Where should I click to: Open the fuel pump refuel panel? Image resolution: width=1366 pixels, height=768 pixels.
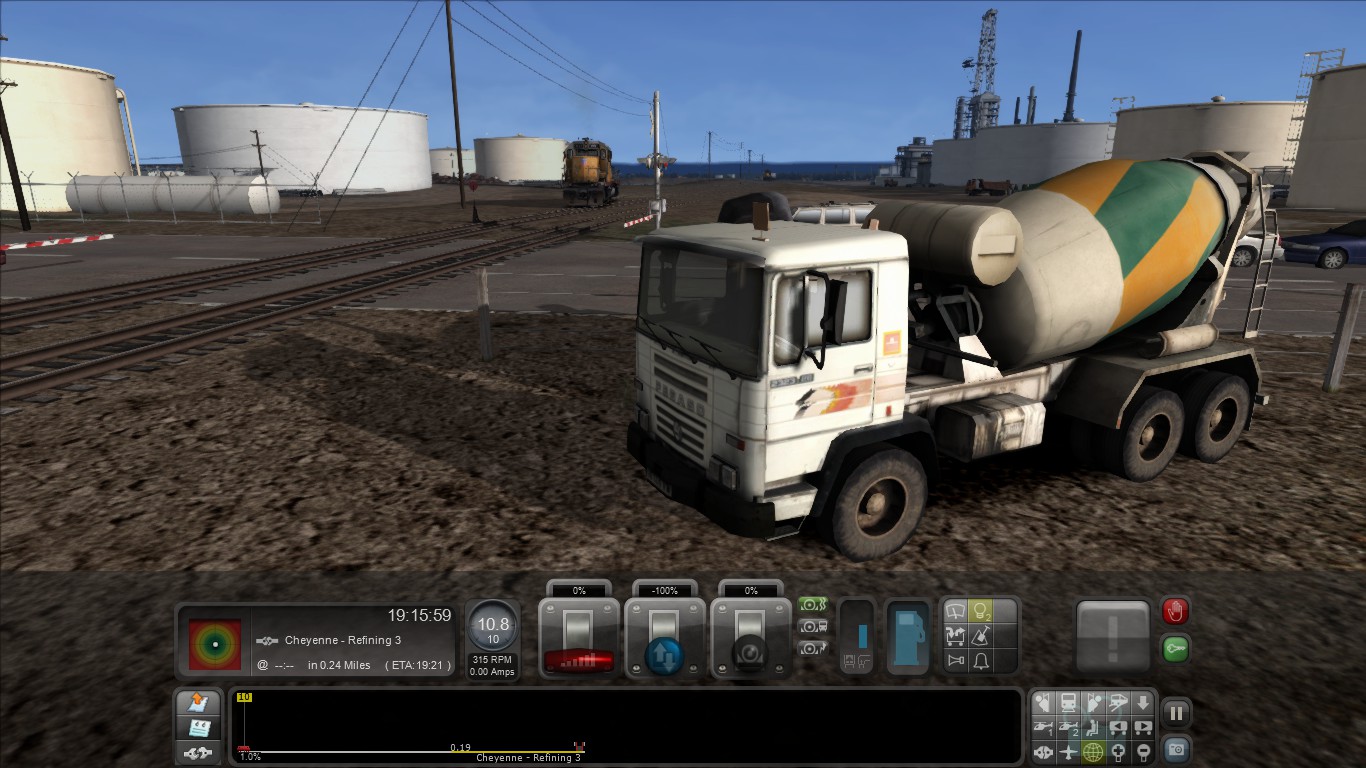(x=909, y=636)
